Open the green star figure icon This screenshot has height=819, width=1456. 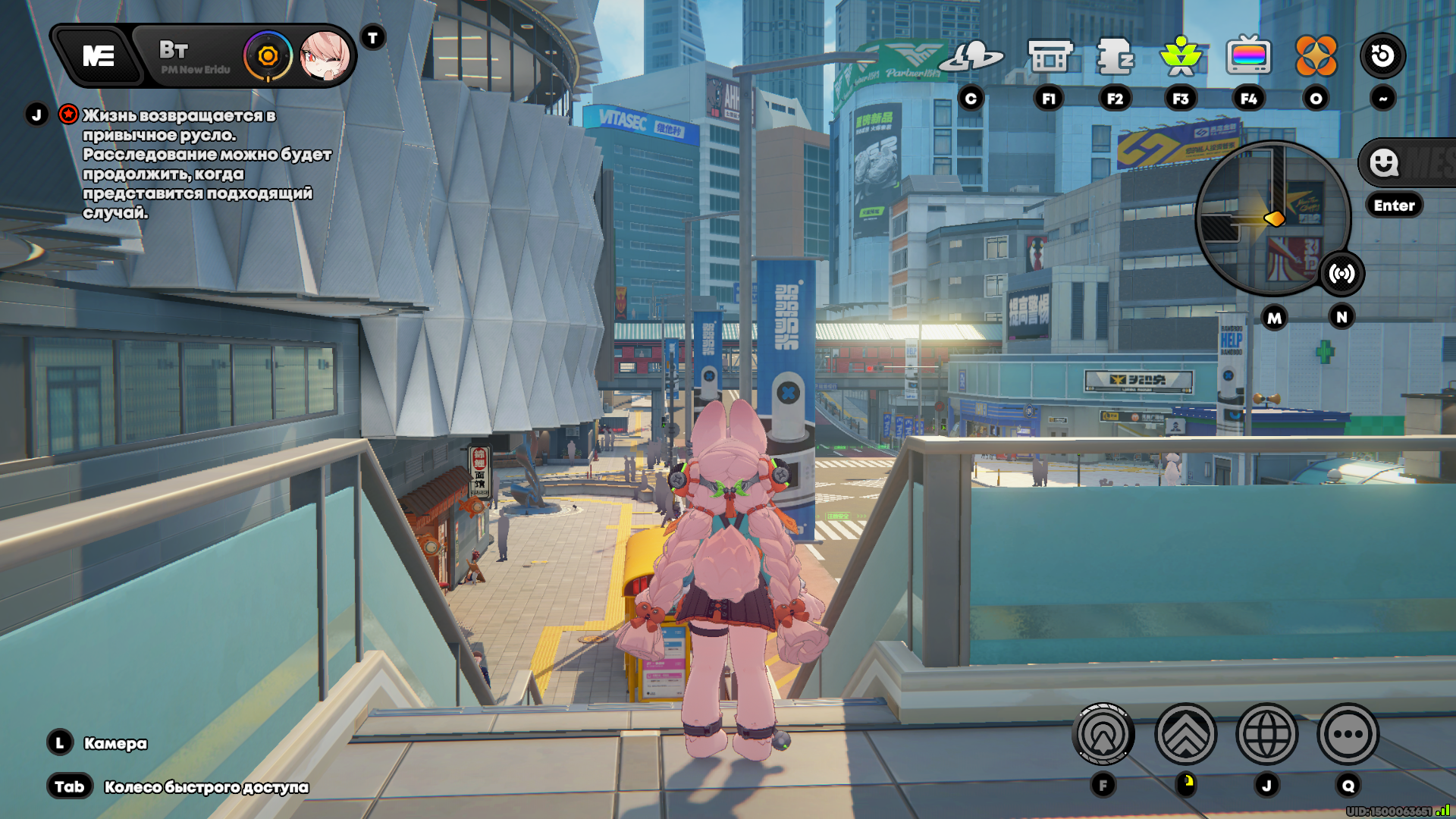click(1181, 56)
